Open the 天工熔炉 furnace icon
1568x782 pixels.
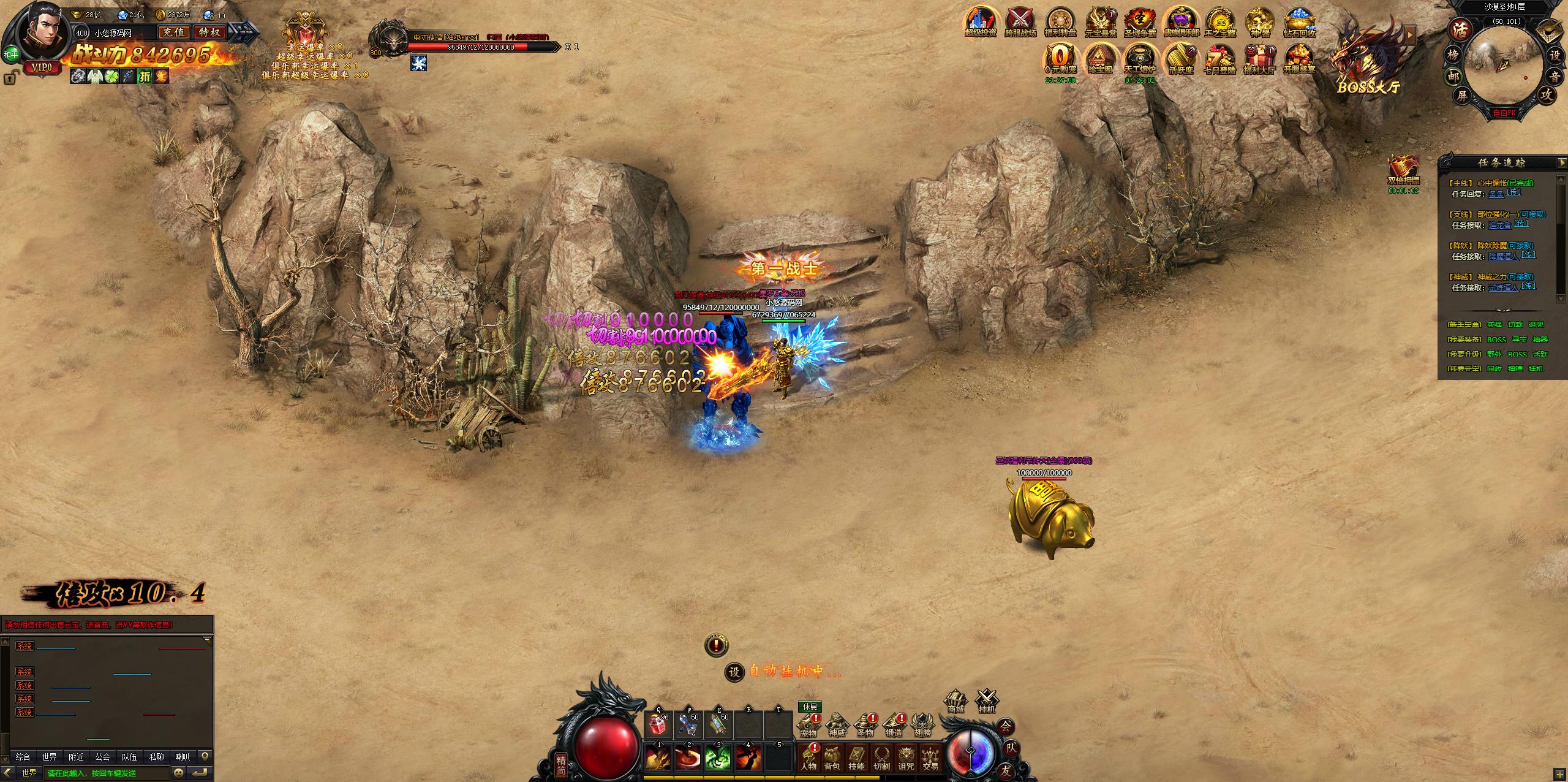(1139, 58)
